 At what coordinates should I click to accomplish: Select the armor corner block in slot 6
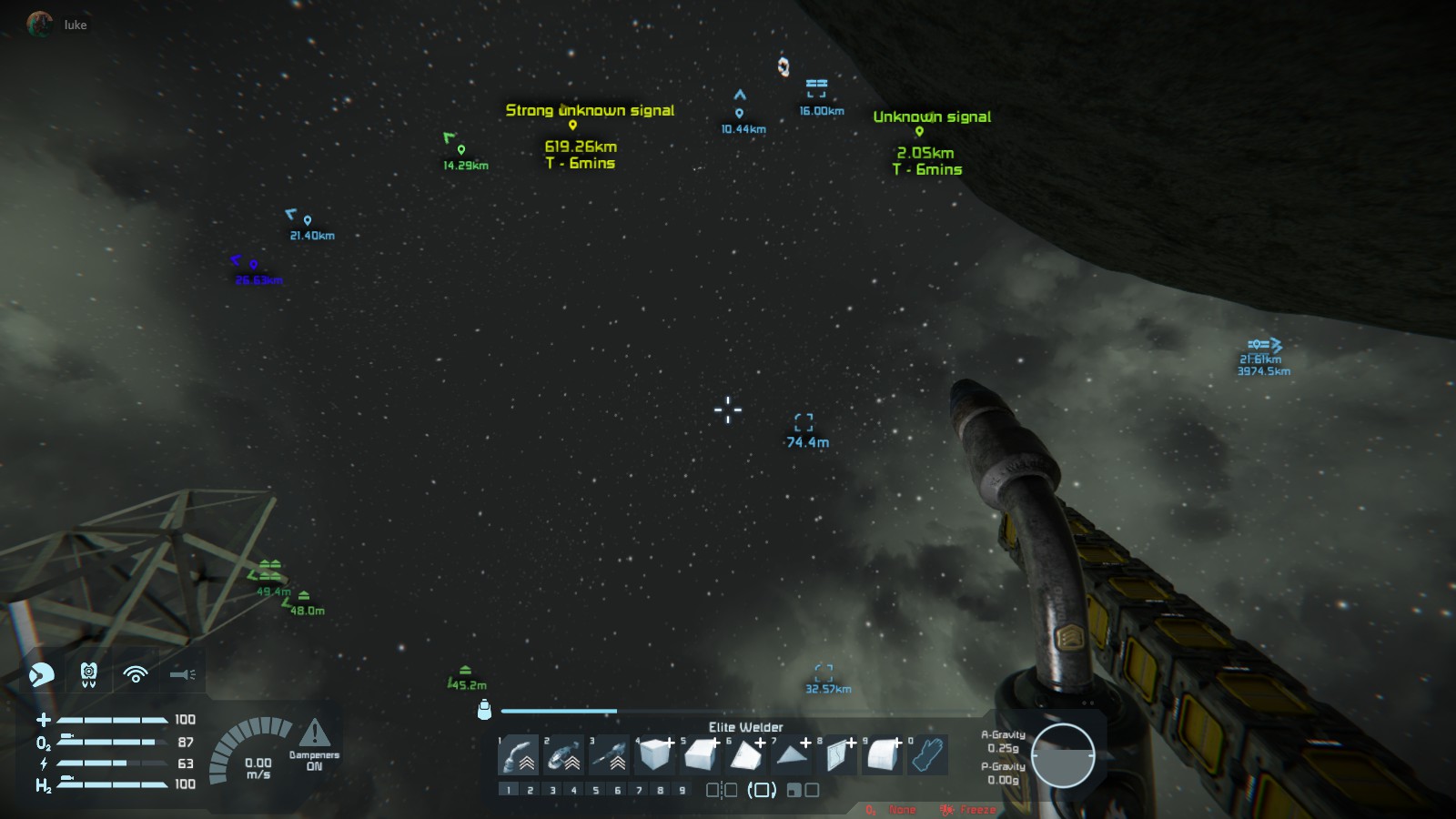click(746, 755)
